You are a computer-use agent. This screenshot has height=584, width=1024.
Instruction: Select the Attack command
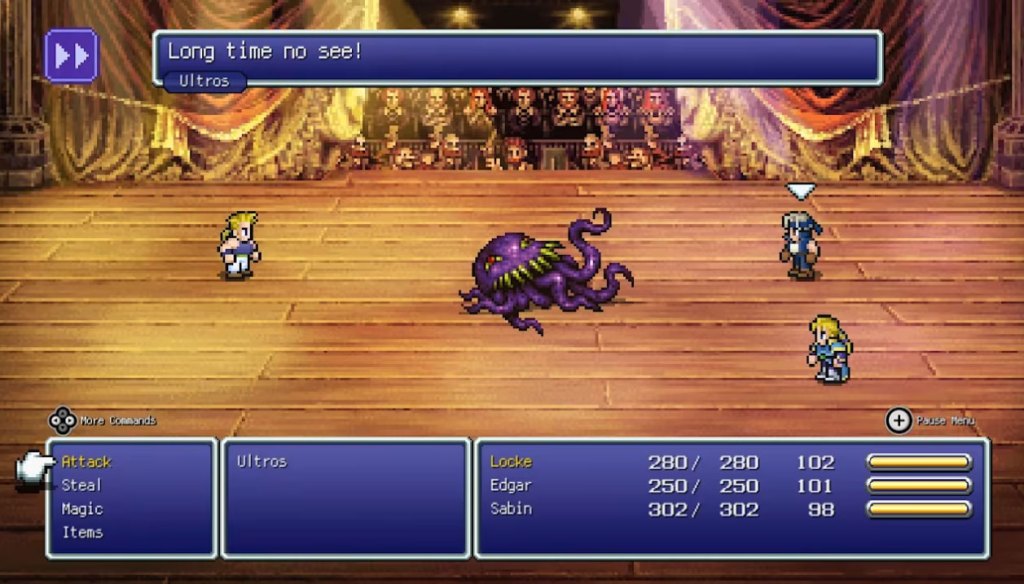[86, 462]
